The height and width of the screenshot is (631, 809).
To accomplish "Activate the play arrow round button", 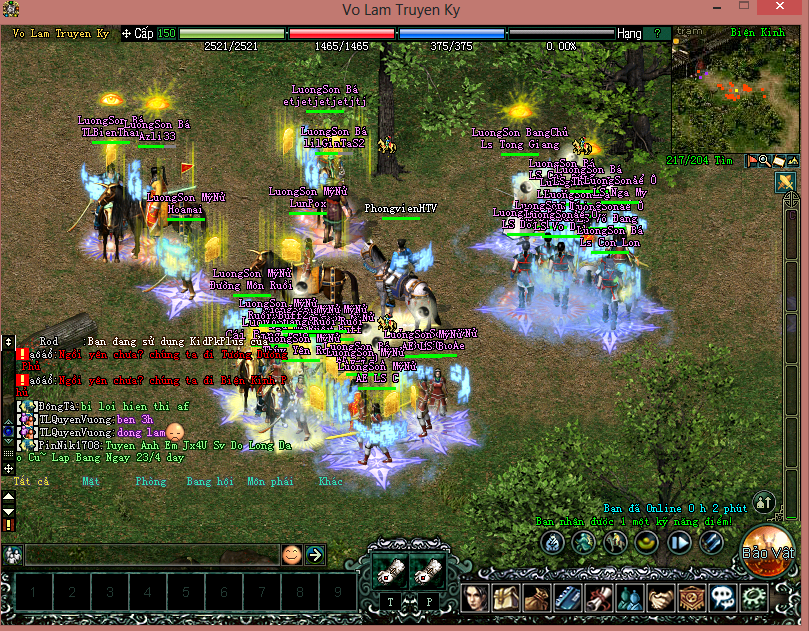I will [x=681, y=543].
